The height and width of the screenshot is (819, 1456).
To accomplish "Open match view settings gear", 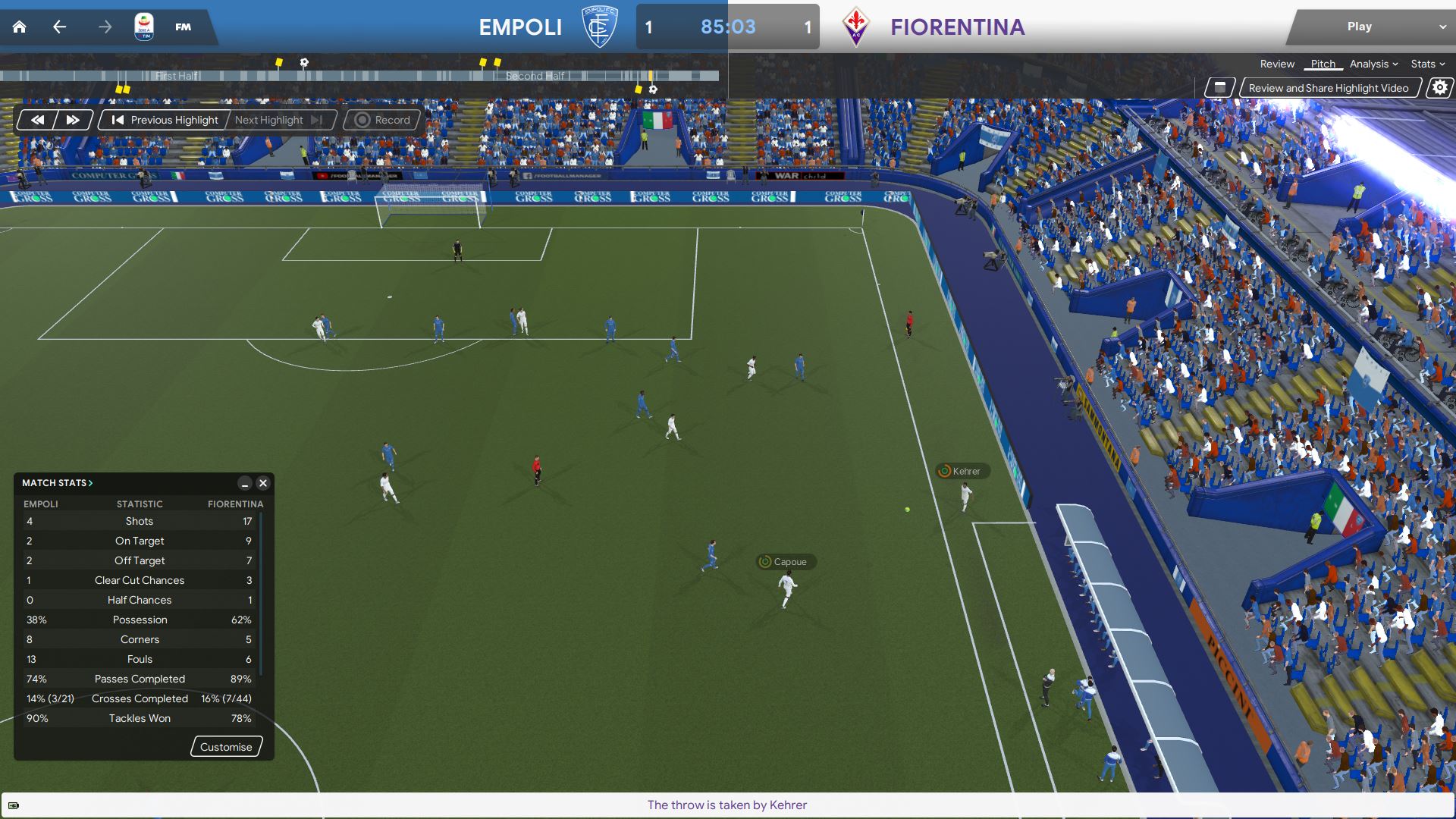I will [1439, 88].
